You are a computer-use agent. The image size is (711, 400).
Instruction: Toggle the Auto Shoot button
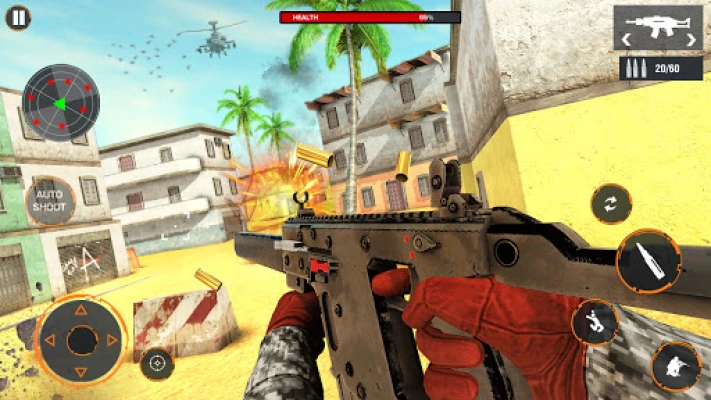(x=50, y=201)
